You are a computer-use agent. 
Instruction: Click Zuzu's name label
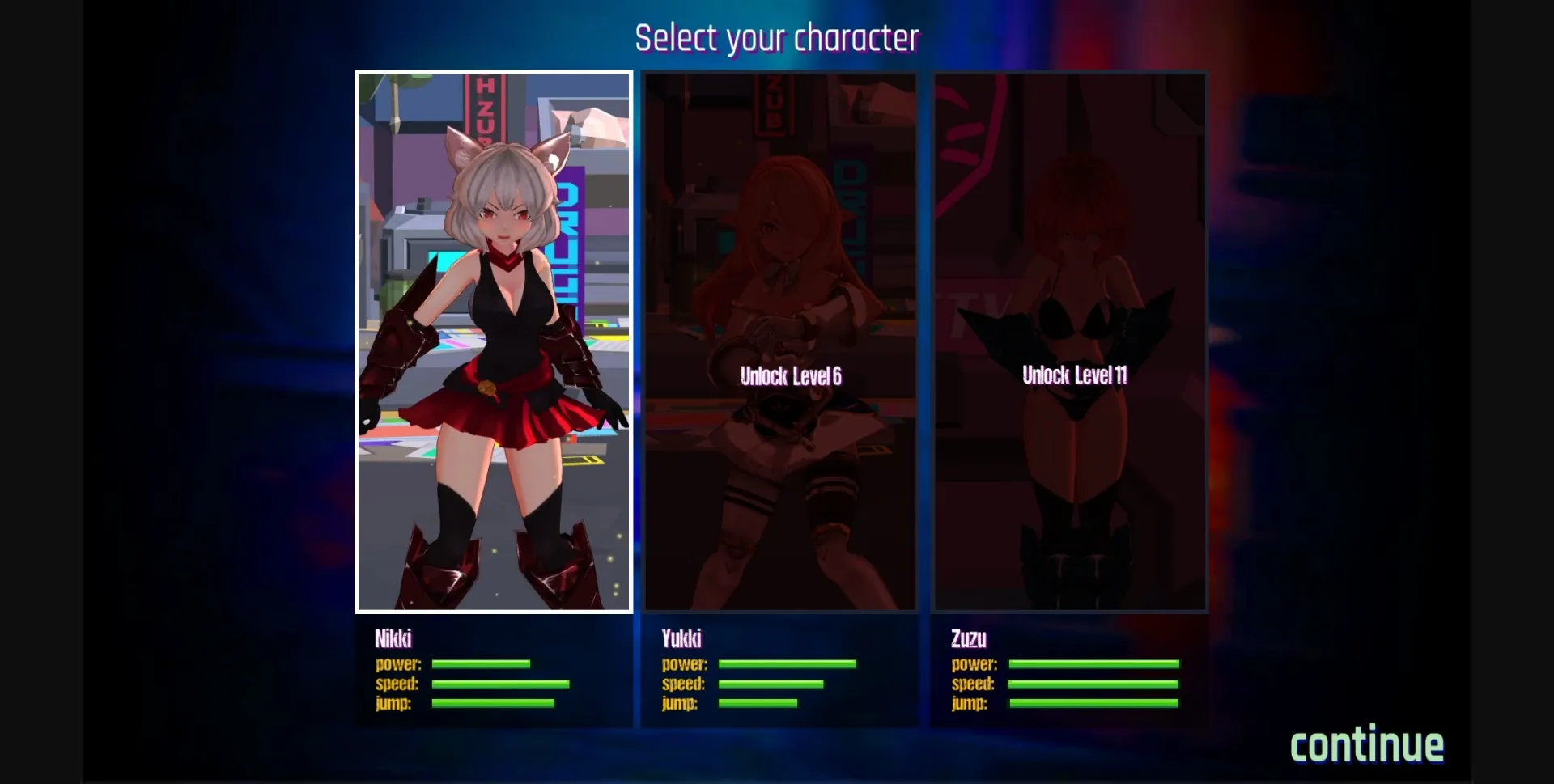point(970,638)
